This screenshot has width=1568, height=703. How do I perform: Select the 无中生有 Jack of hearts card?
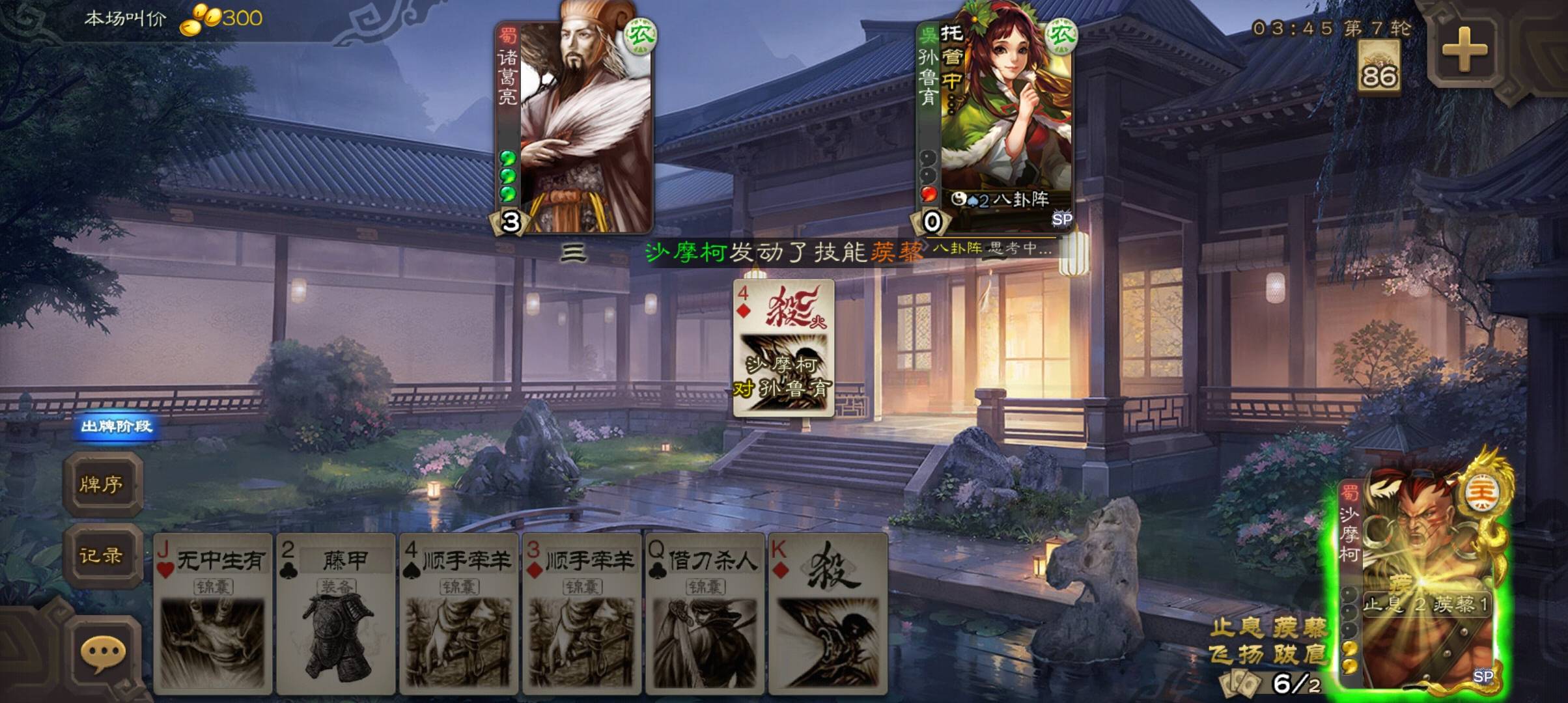click(213, 612)
